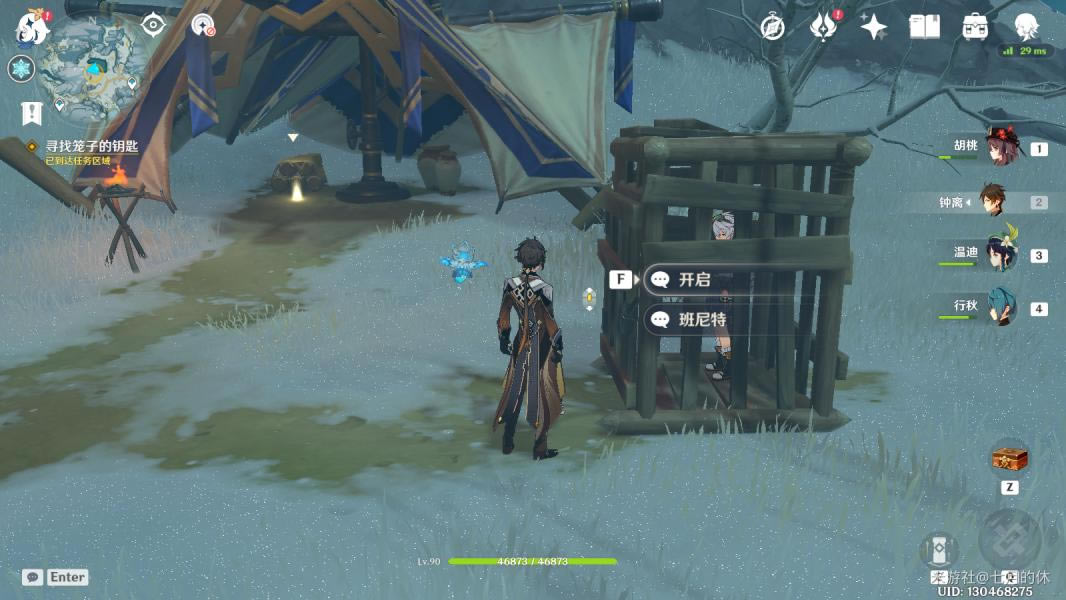
Task: Open the events icon with red alert
Action: pyautogui.click(x=823, y=27)
